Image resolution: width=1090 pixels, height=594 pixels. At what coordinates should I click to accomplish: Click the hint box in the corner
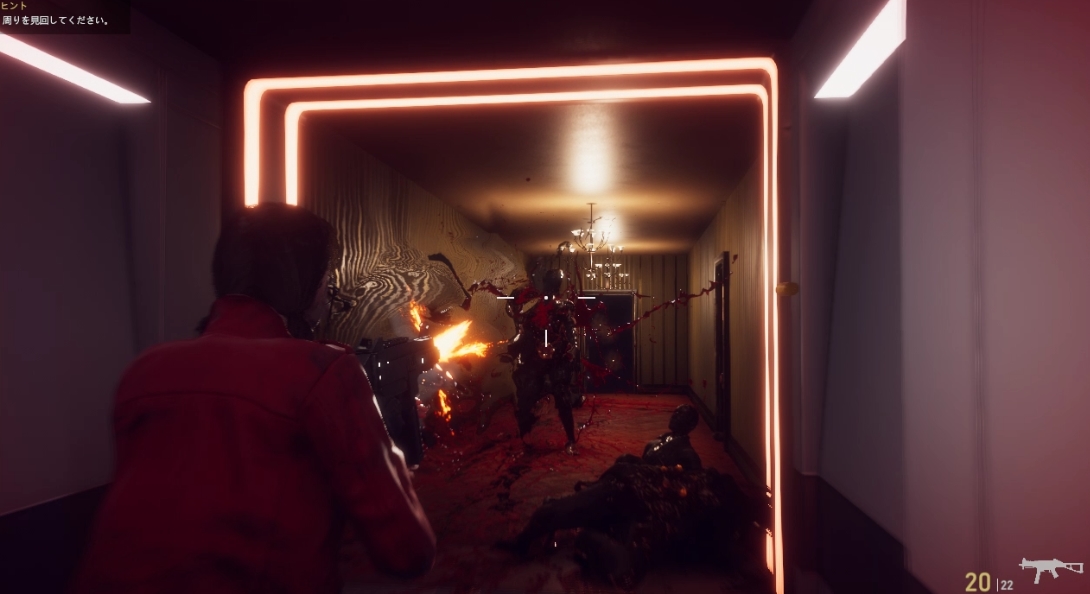(62, 15)
